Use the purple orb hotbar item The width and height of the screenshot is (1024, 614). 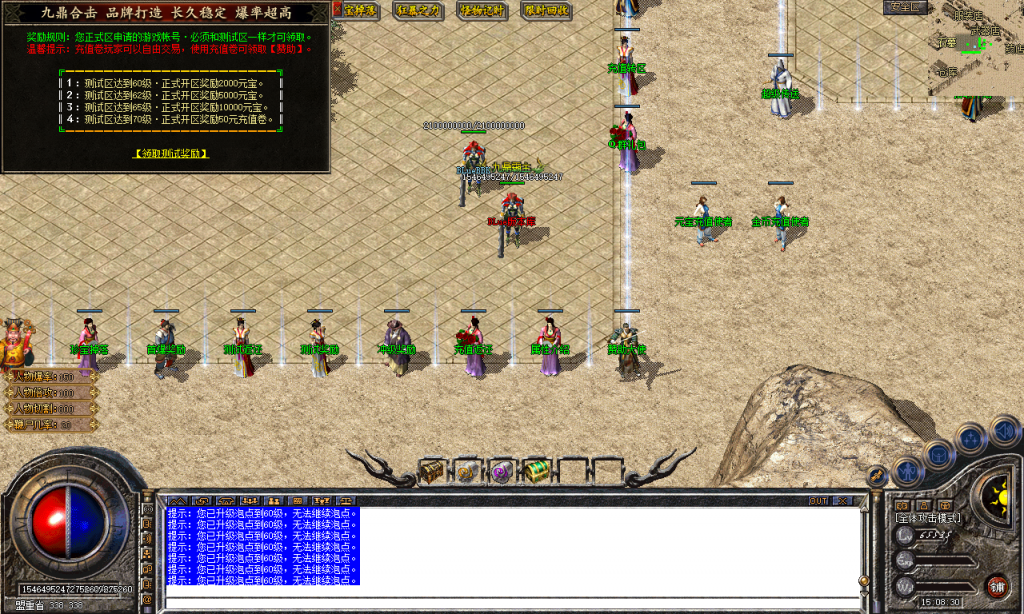click(501, 471)
